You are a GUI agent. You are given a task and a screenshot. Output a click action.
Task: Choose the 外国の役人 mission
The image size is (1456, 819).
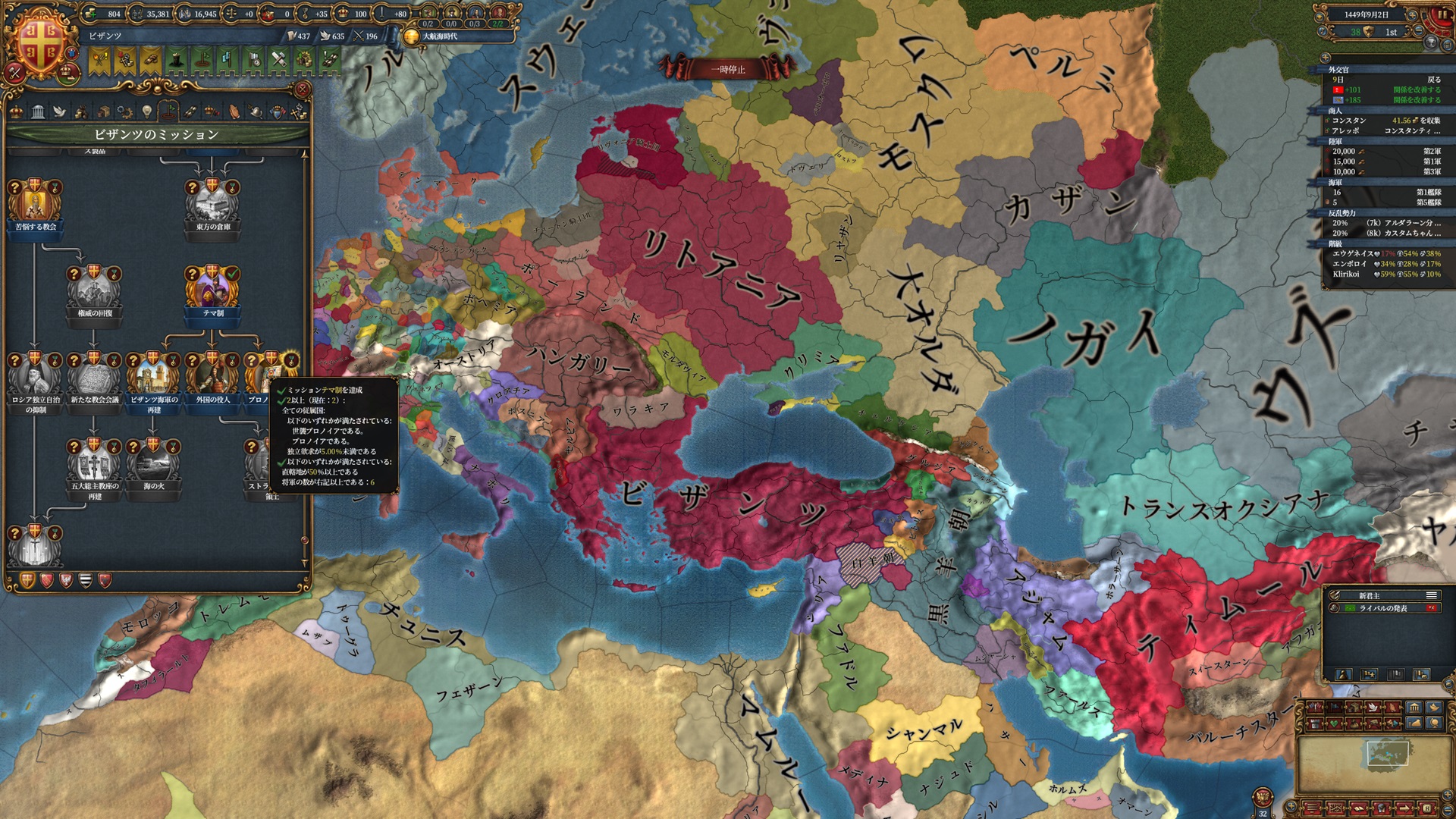coord(212,376)
